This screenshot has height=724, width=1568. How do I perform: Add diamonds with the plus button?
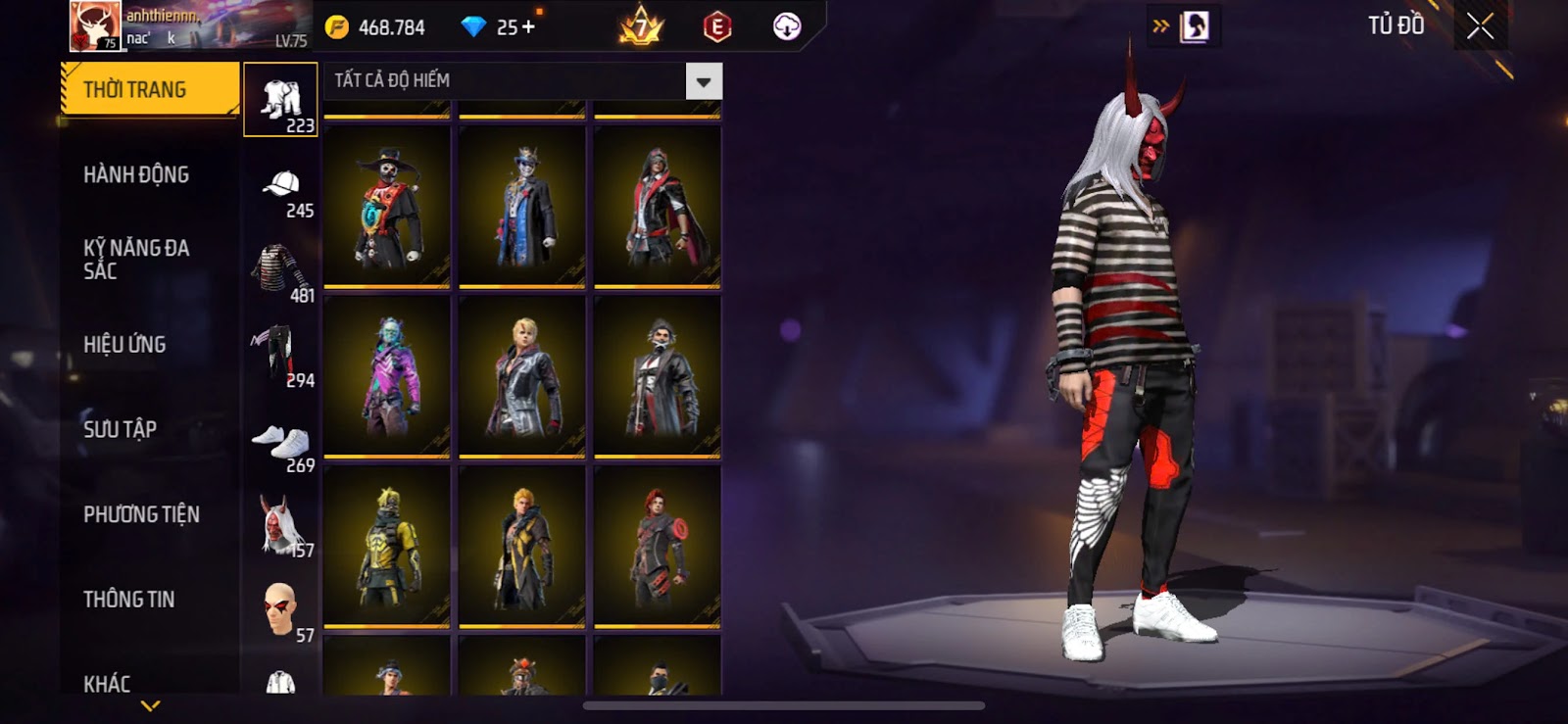click(529, 26)
